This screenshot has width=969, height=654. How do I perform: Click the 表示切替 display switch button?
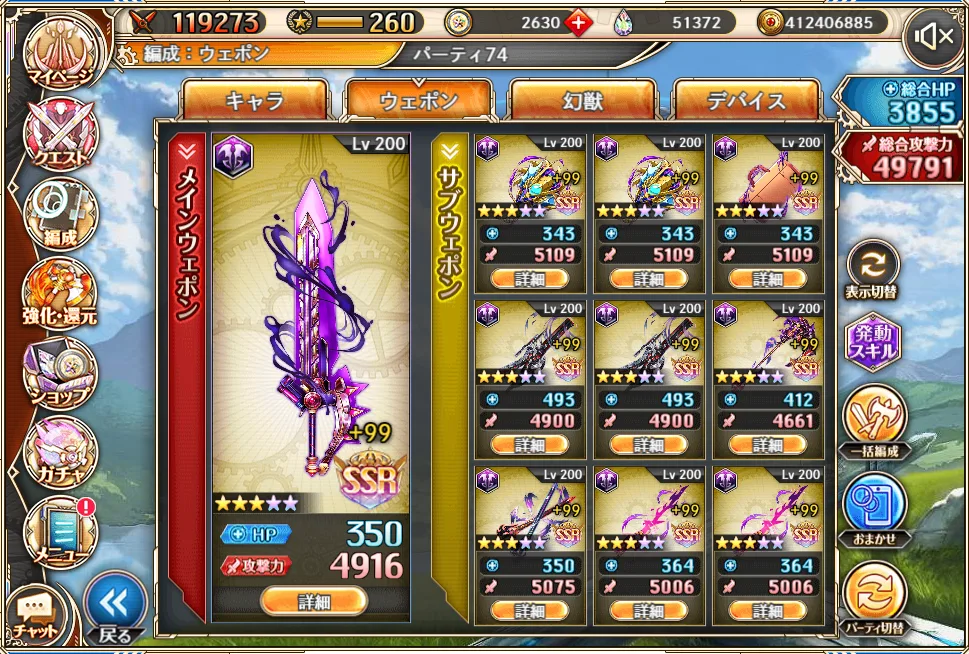click(x=872, y=268)
